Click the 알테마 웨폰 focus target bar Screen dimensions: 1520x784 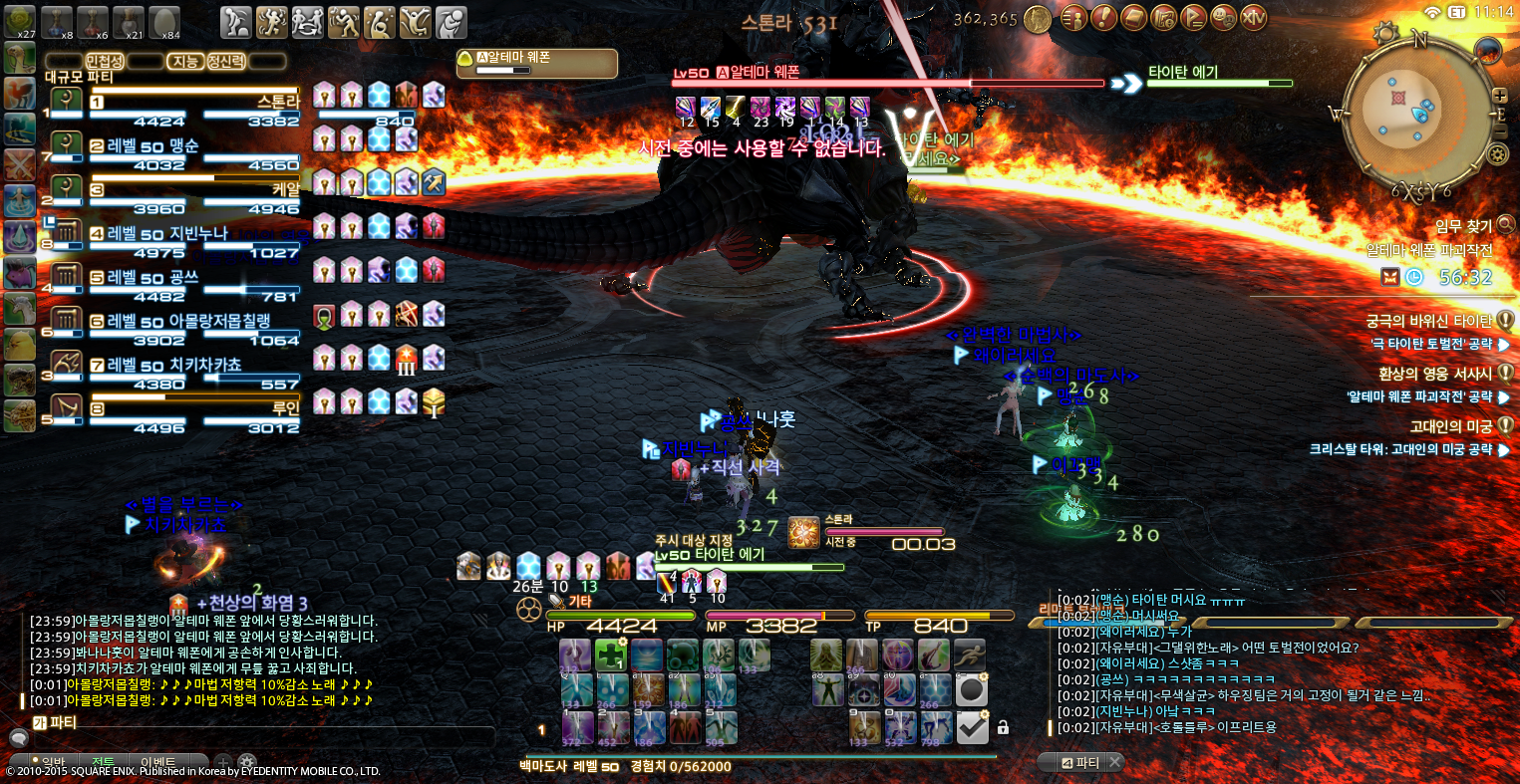(x=536, y=64)
